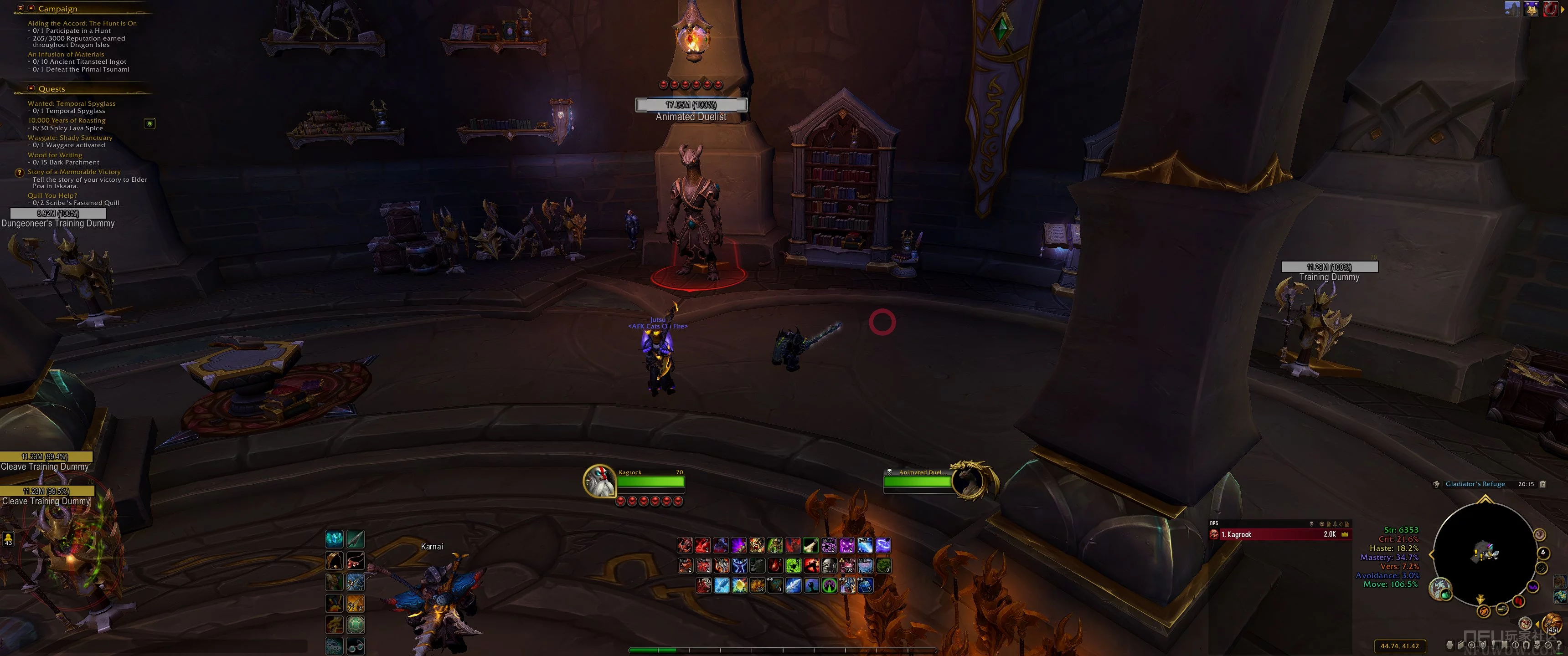Open the calendar button beside the clock
This screenshot has height=656, width=1568.
pyautogui.click(x=1542, y=484)
